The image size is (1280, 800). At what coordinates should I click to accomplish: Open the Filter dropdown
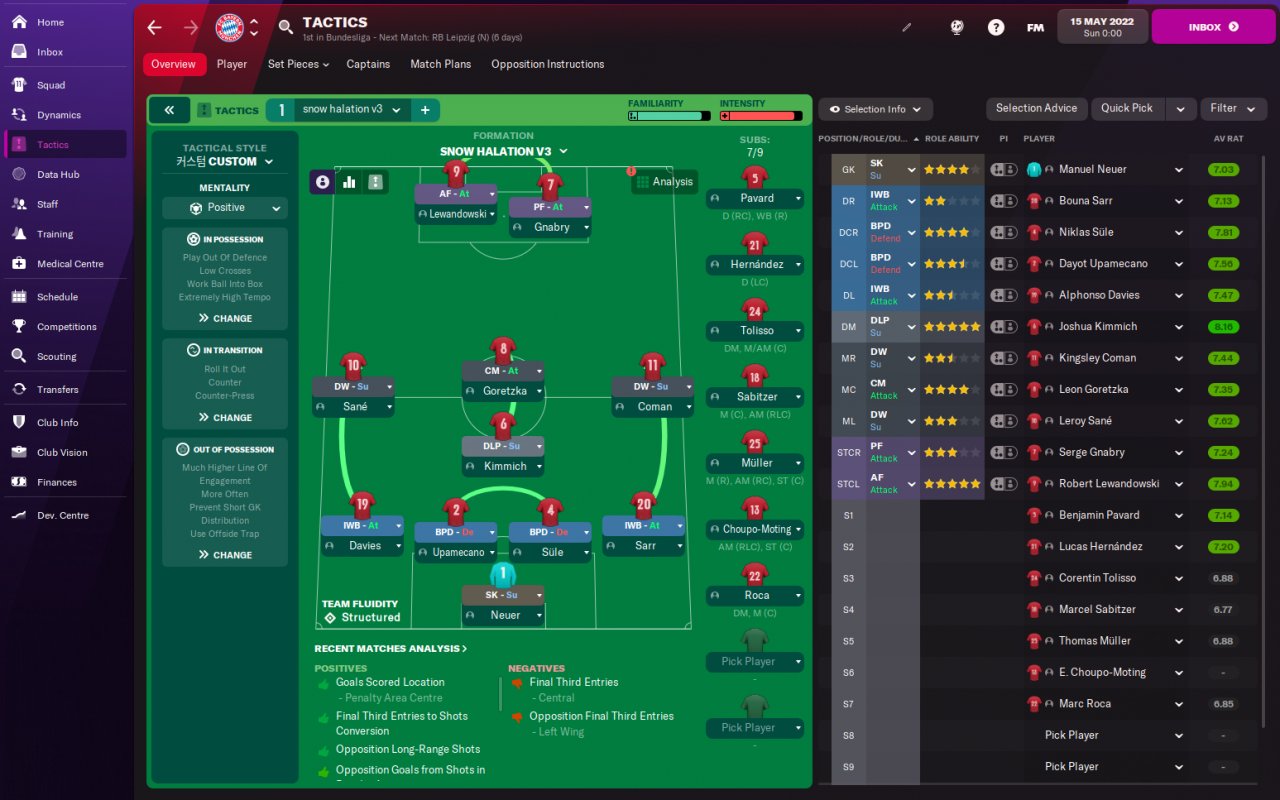pos(1230,108)
